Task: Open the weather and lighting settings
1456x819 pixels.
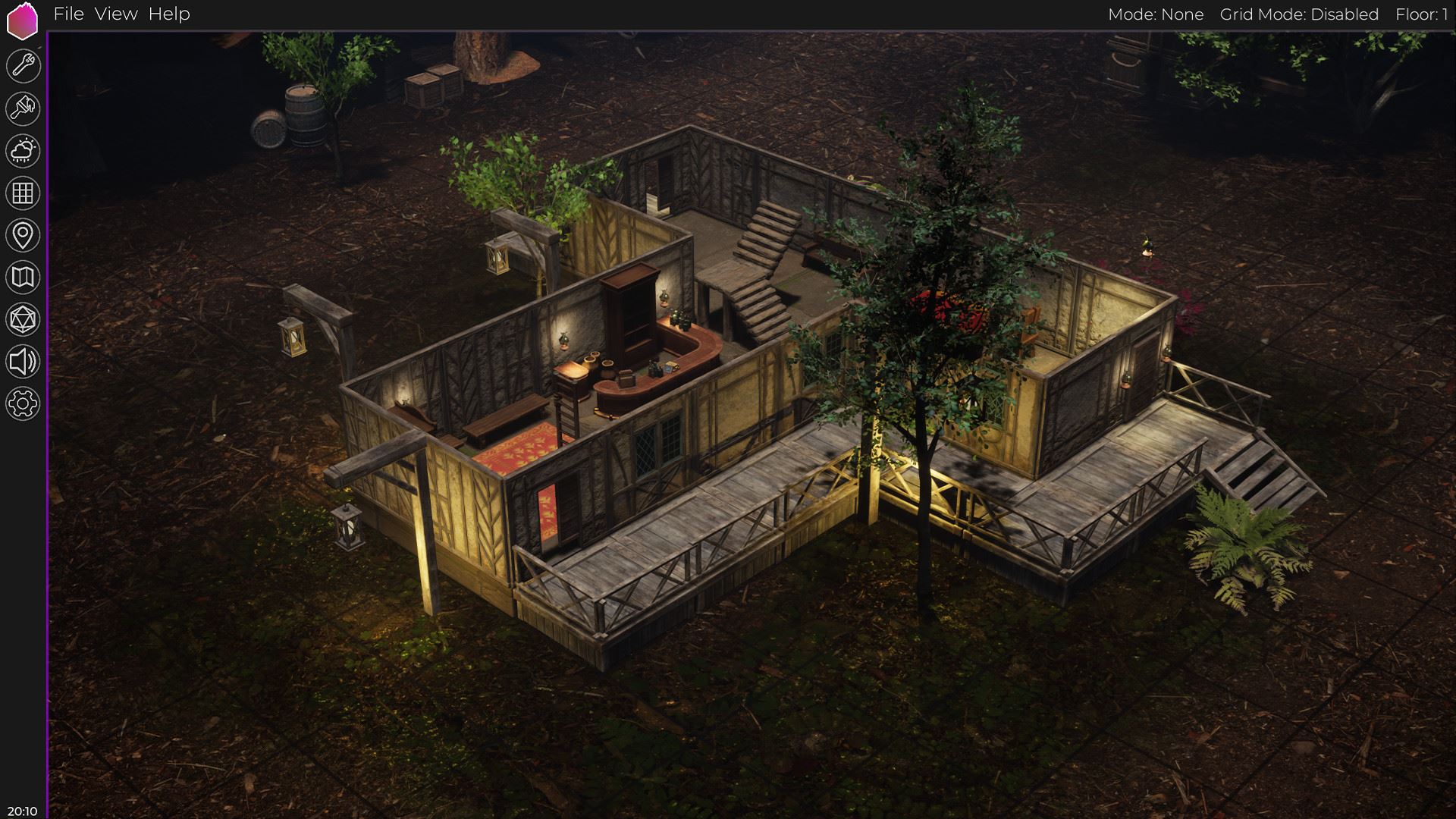Action: pyautogui.click(x=23, y=151)
